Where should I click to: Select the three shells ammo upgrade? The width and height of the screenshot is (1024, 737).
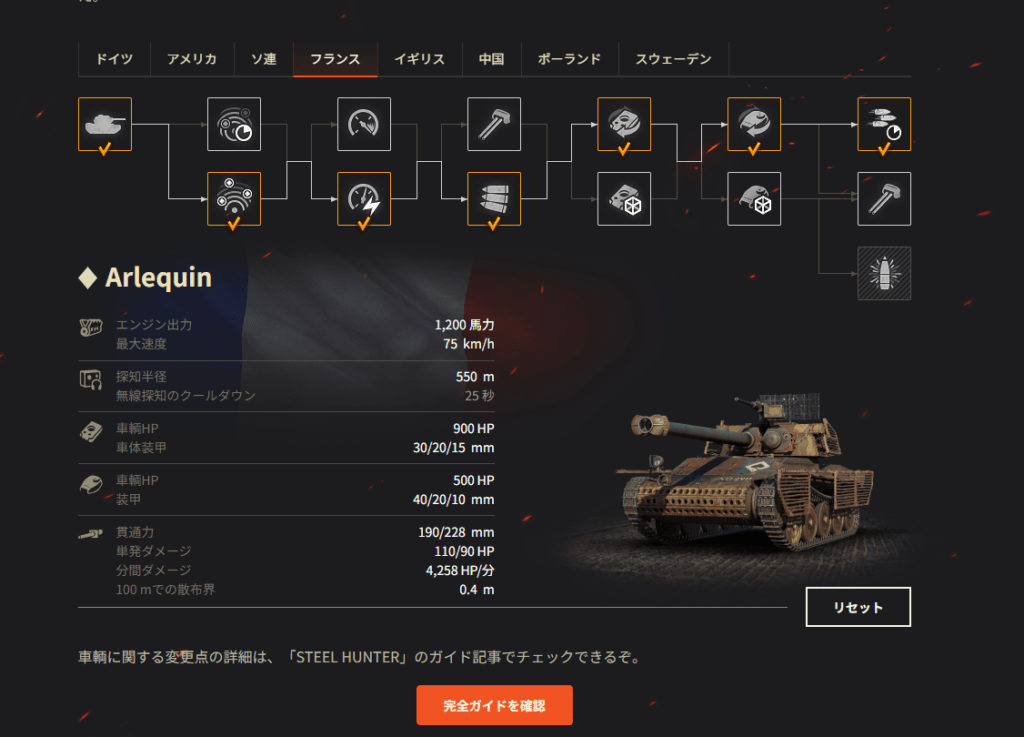494,199
